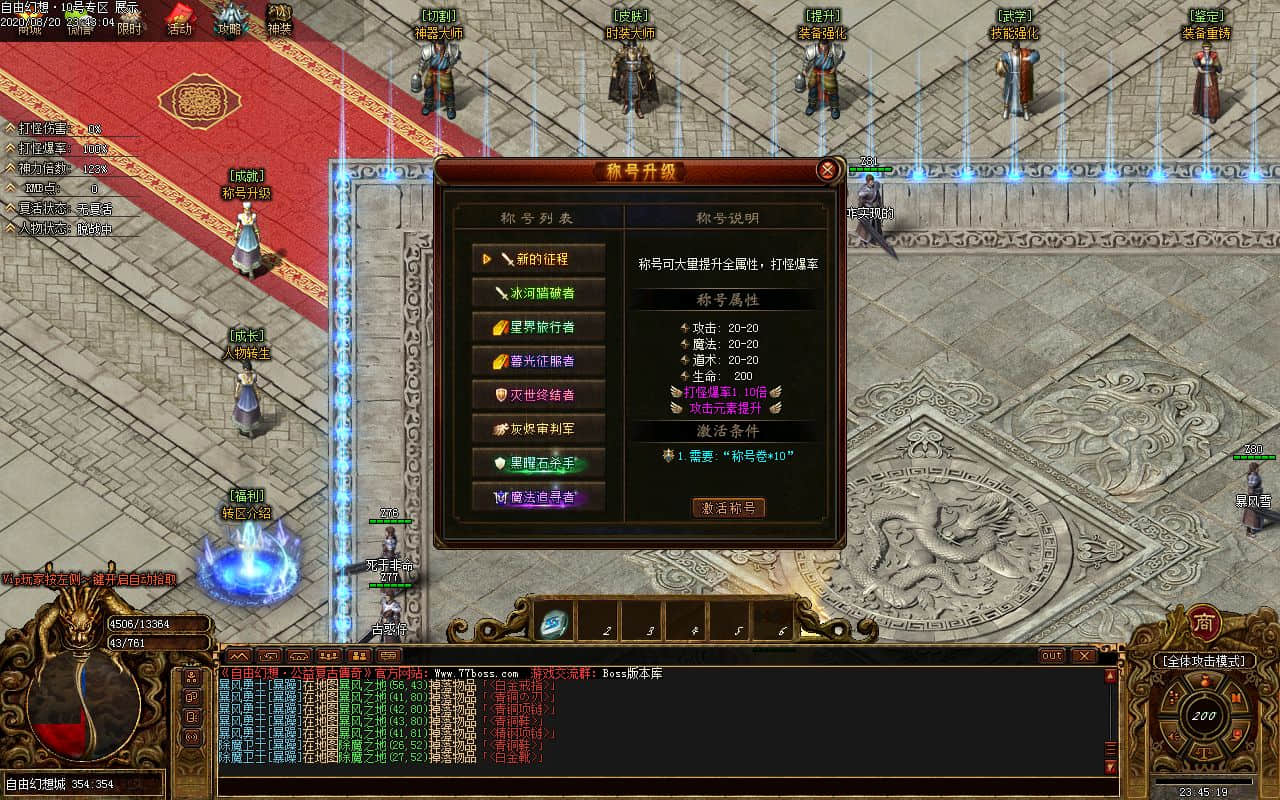Viewport: 1280px width, 800px height.
Task: Select the 新的征程 title entry
Action: click(x=539, y=259)
